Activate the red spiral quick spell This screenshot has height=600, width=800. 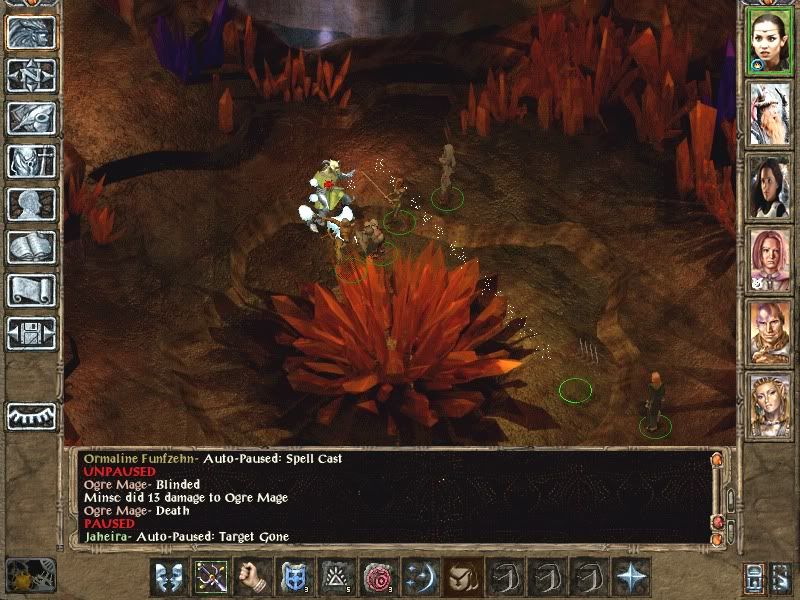click(x=379, y=577)
